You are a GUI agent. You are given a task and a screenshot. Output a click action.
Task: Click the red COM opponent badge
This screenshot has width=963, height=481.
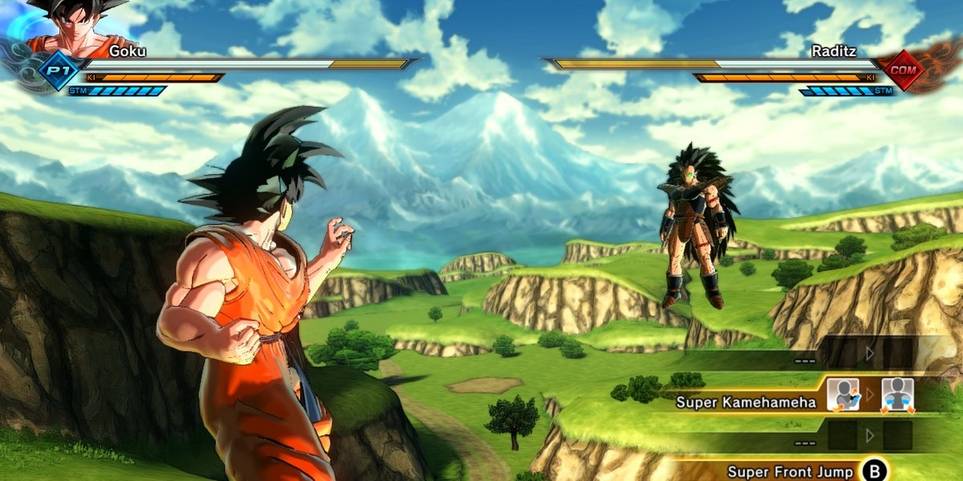(x=906, y=71)
